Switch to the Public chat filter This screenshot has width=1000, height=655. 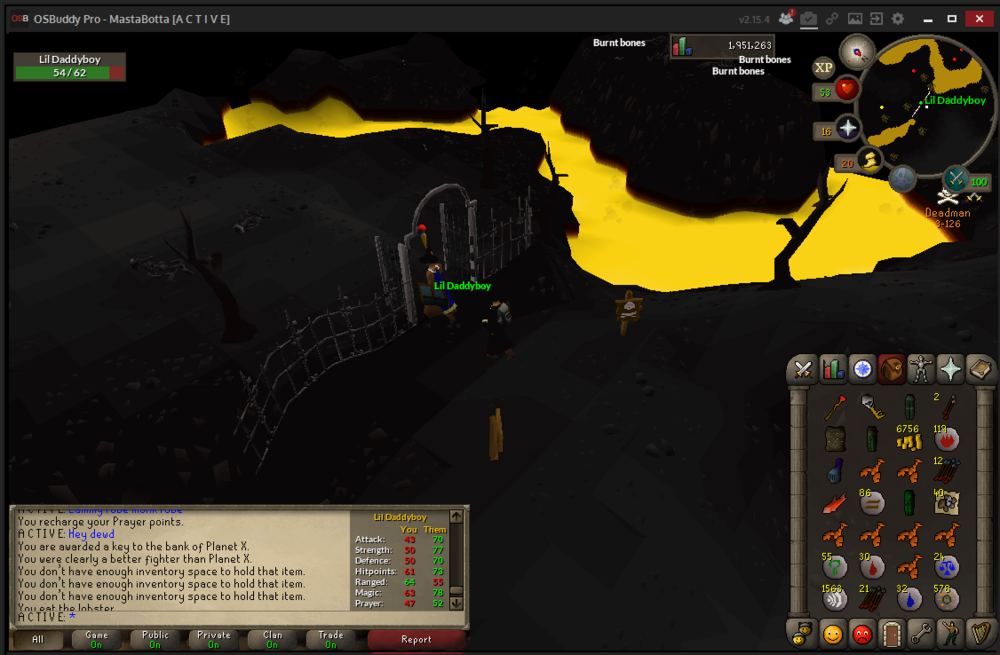tap(155, 639)
